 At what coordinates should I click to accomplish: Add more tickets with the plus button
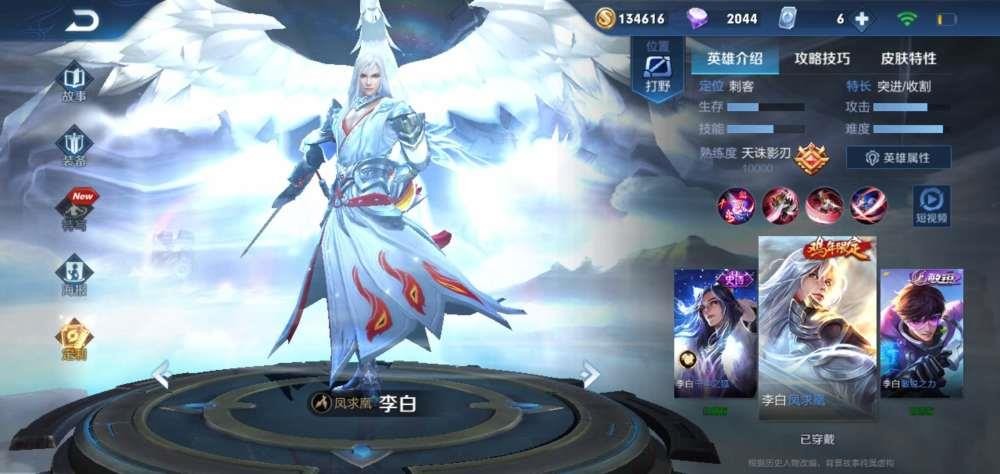click(861, 19)
